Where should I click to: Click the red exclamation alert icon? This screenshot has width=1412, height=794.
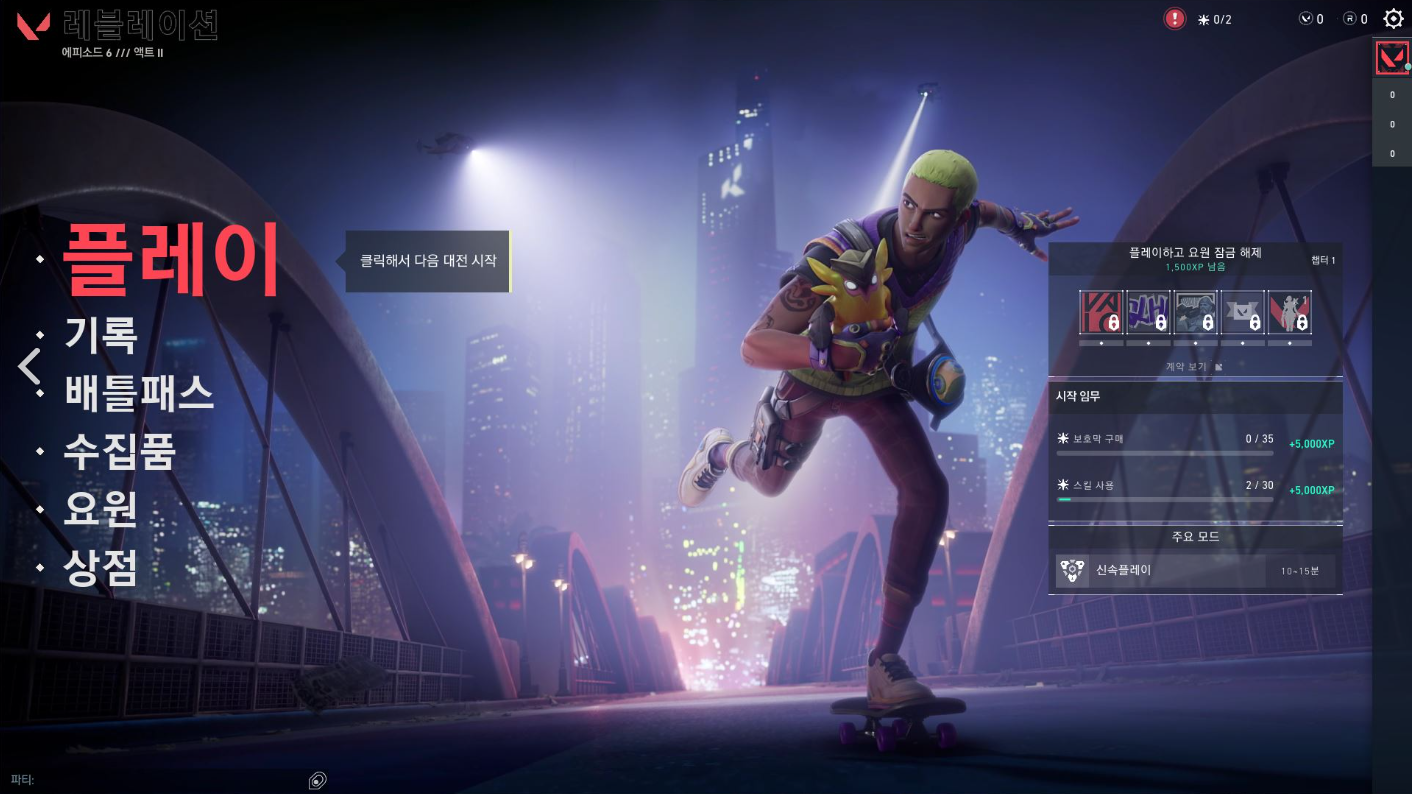click(1175, 19)
